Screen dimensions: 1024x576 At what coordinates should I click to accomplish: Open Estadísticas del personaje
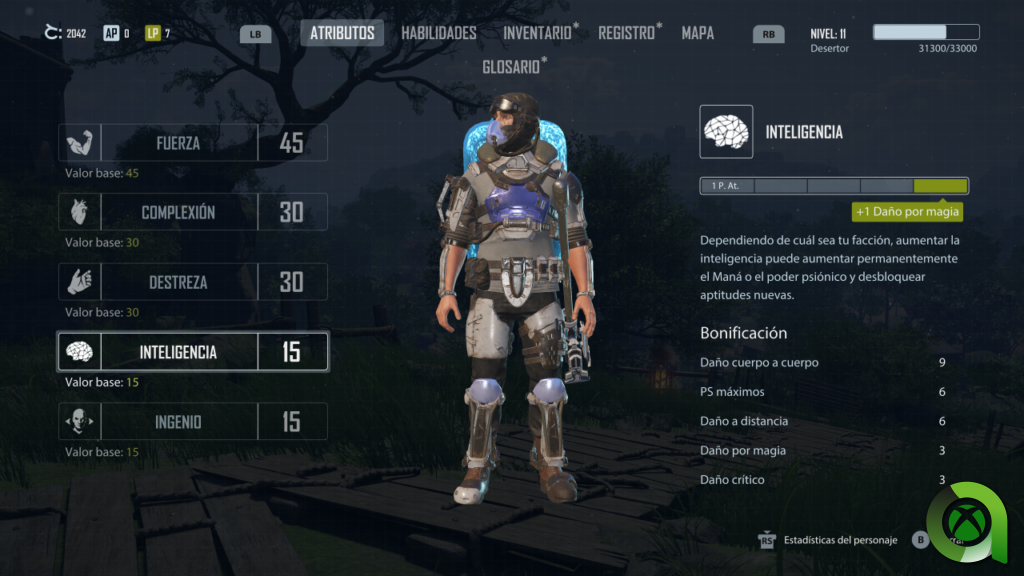pos(838,540)
